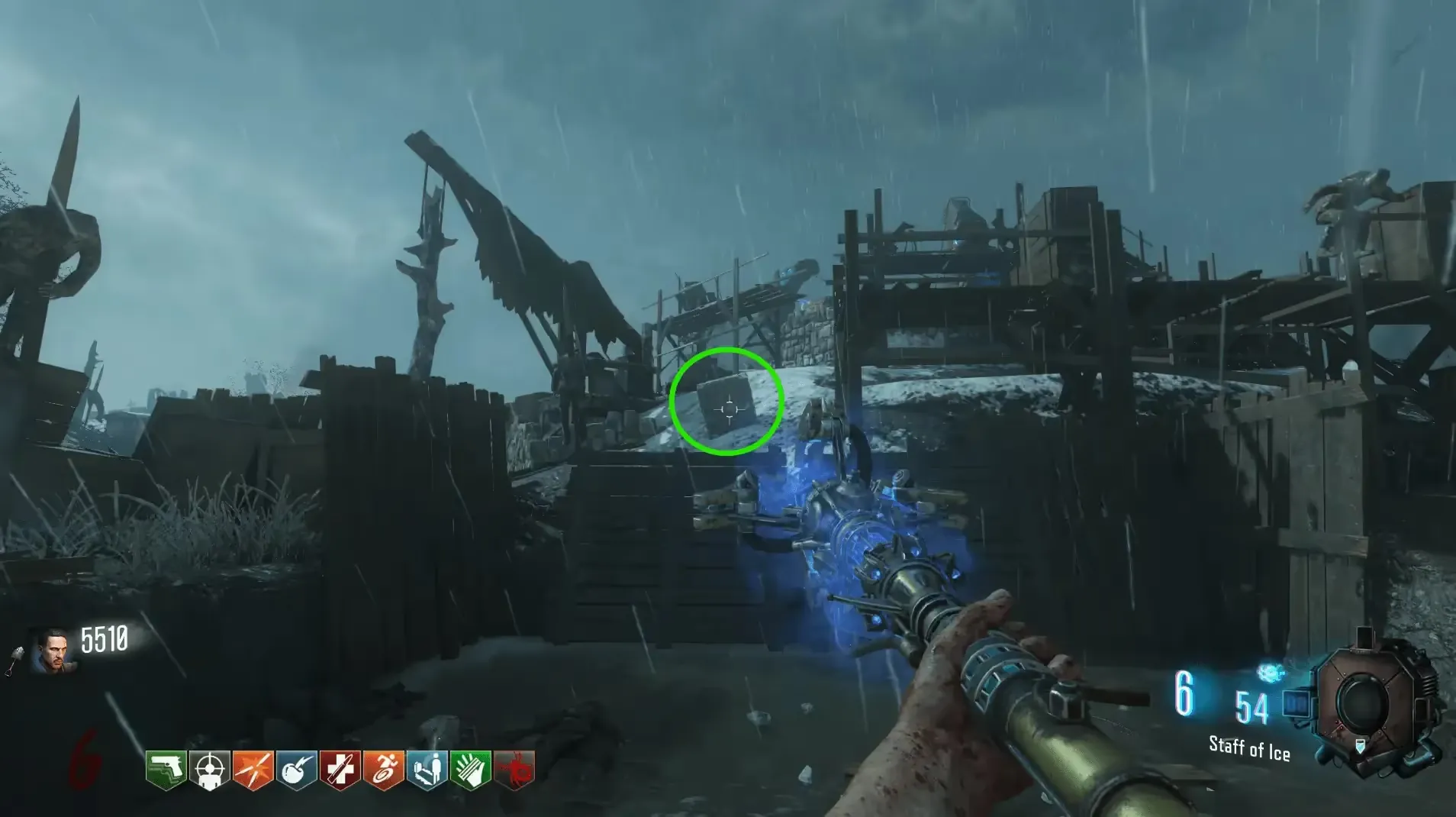Click the glowing ice grenade icon
The image size is (1456, 817).
coord(1269,673)
